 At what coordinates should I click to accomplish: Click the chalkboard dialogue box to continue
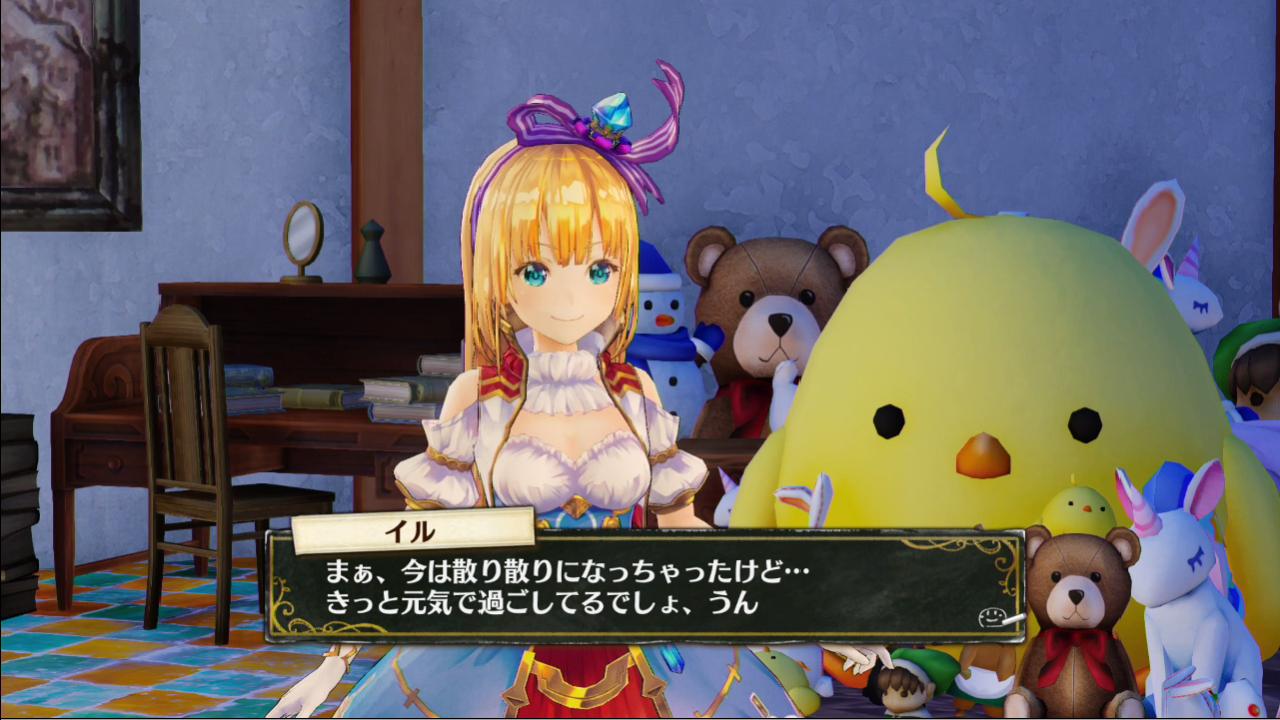[x=644, y=589]
